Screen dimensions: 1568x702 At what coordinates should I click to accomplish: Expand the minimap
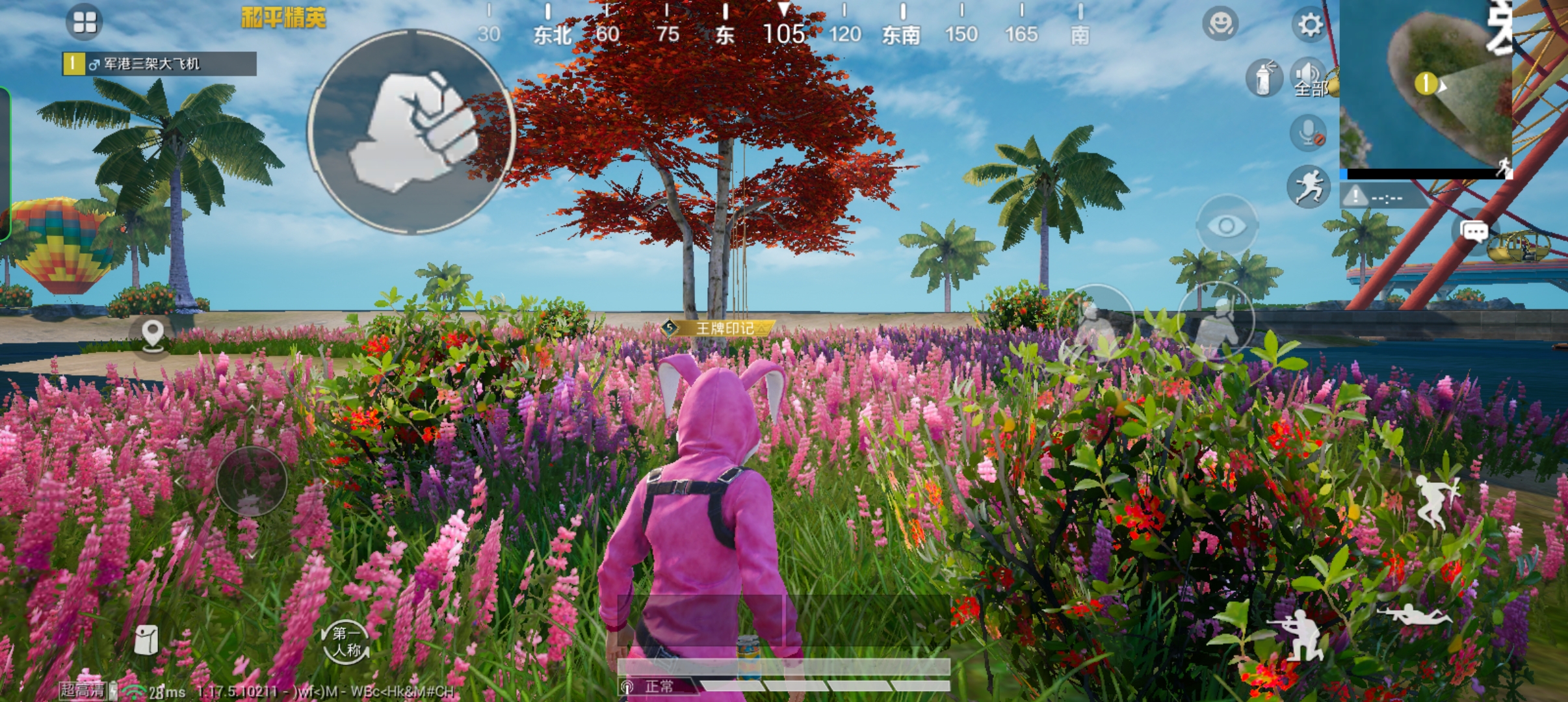tap(1427, 88)
